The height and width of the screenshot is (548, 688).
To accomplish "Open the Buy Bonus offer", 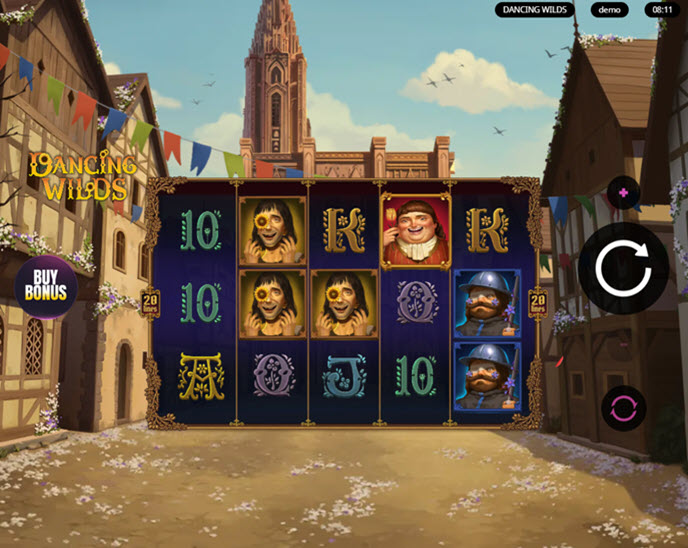I will (46, 286).
